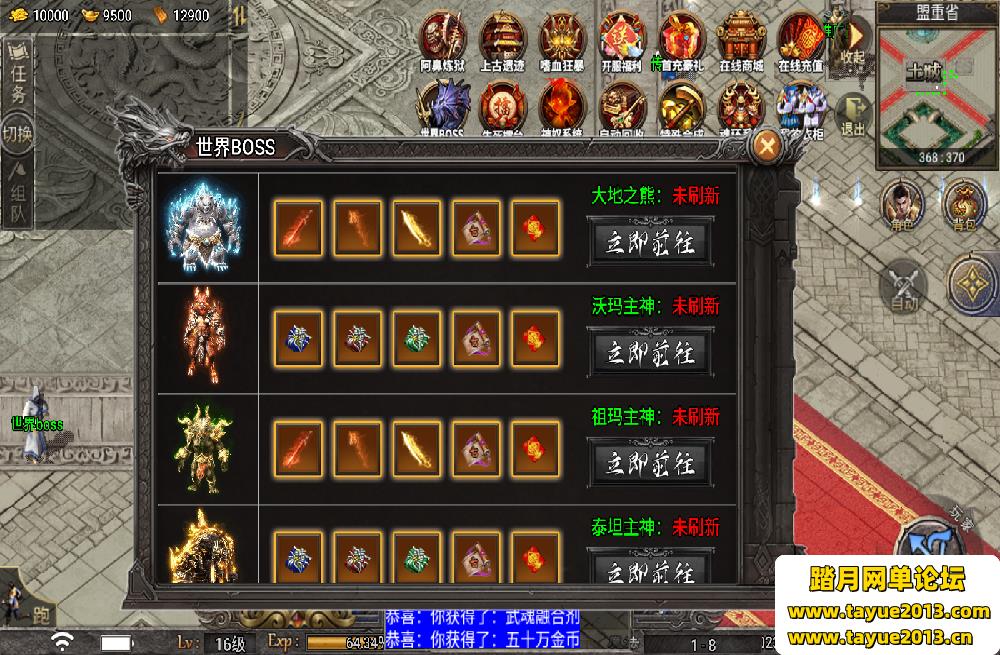
Task: Click the 退出 exit button
Action: [853, 113]
